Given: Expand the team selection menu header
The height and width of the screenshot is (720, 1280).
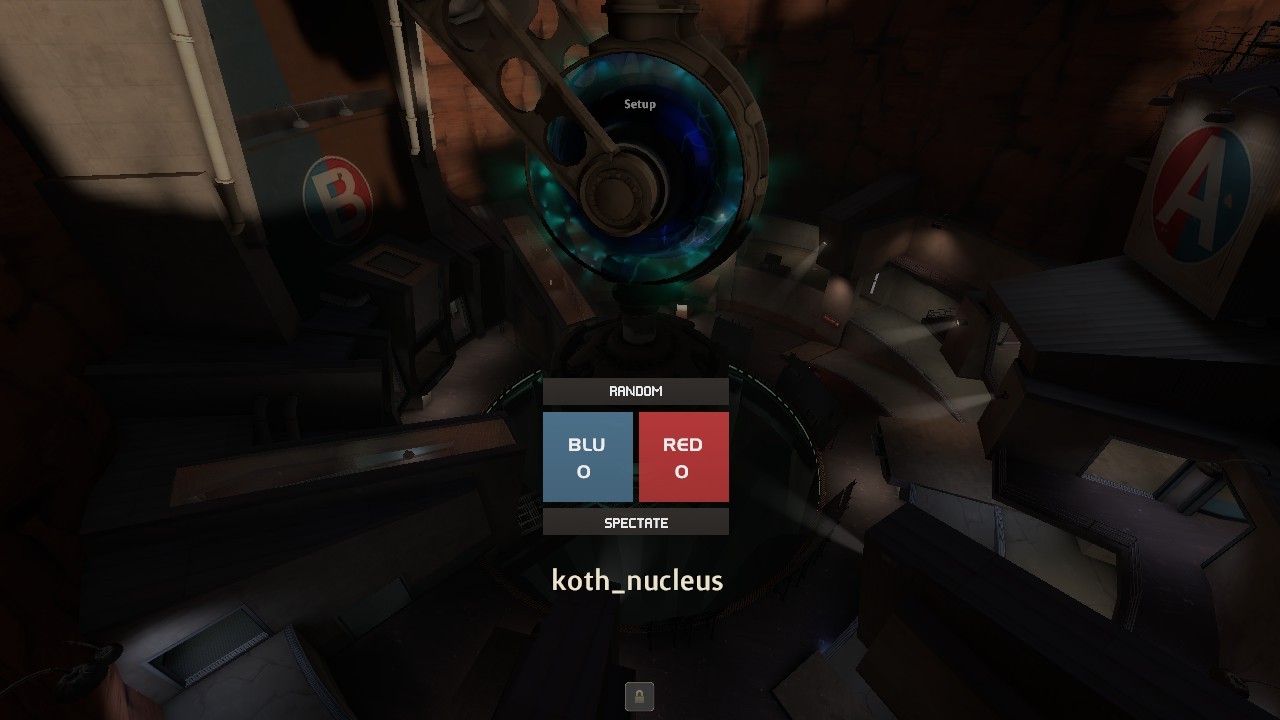Looking at the screenshot, I should 636,391.
